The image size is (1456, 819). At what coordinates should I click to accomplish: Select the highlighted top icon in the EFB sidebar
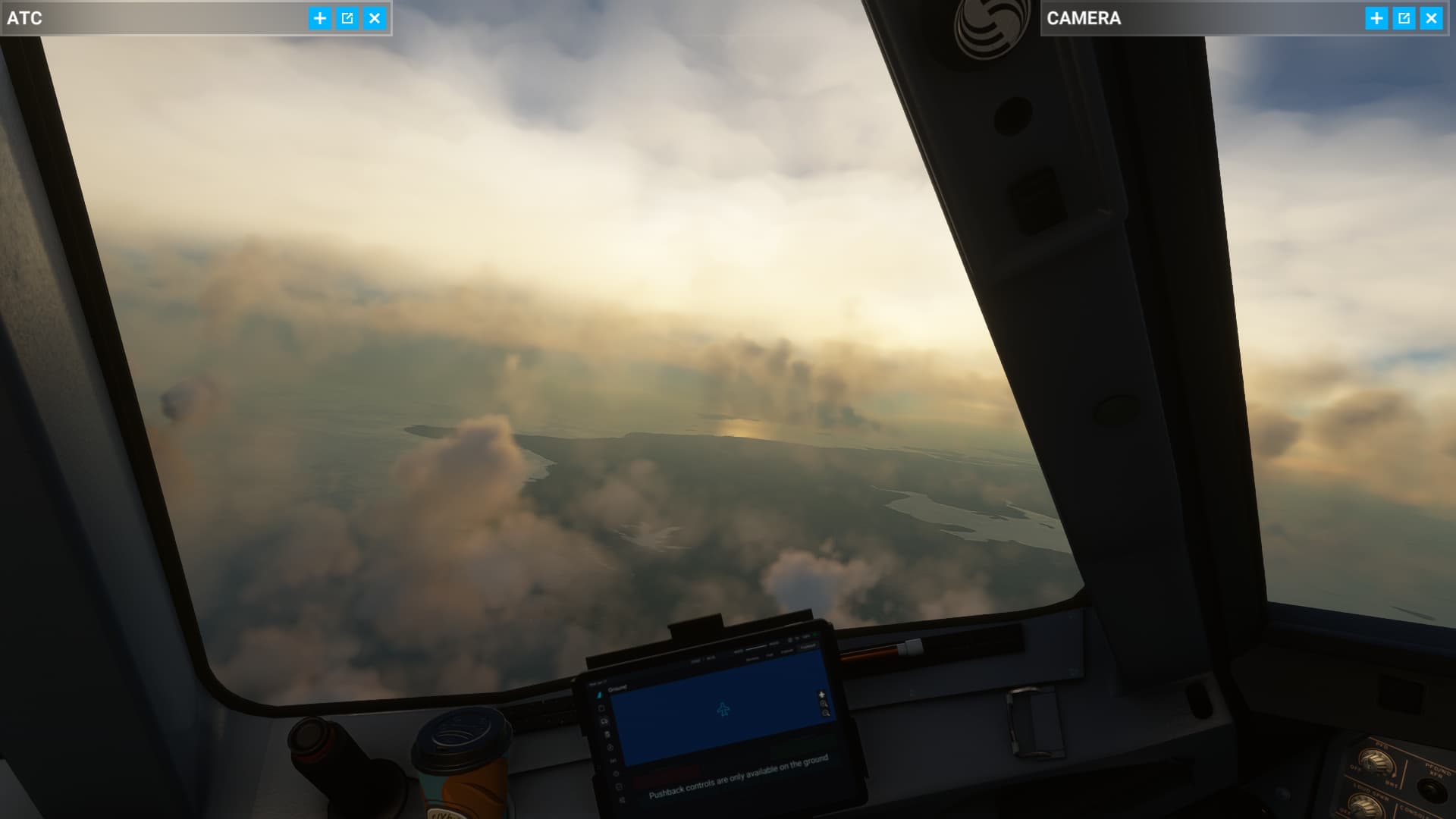click(600, 695)
